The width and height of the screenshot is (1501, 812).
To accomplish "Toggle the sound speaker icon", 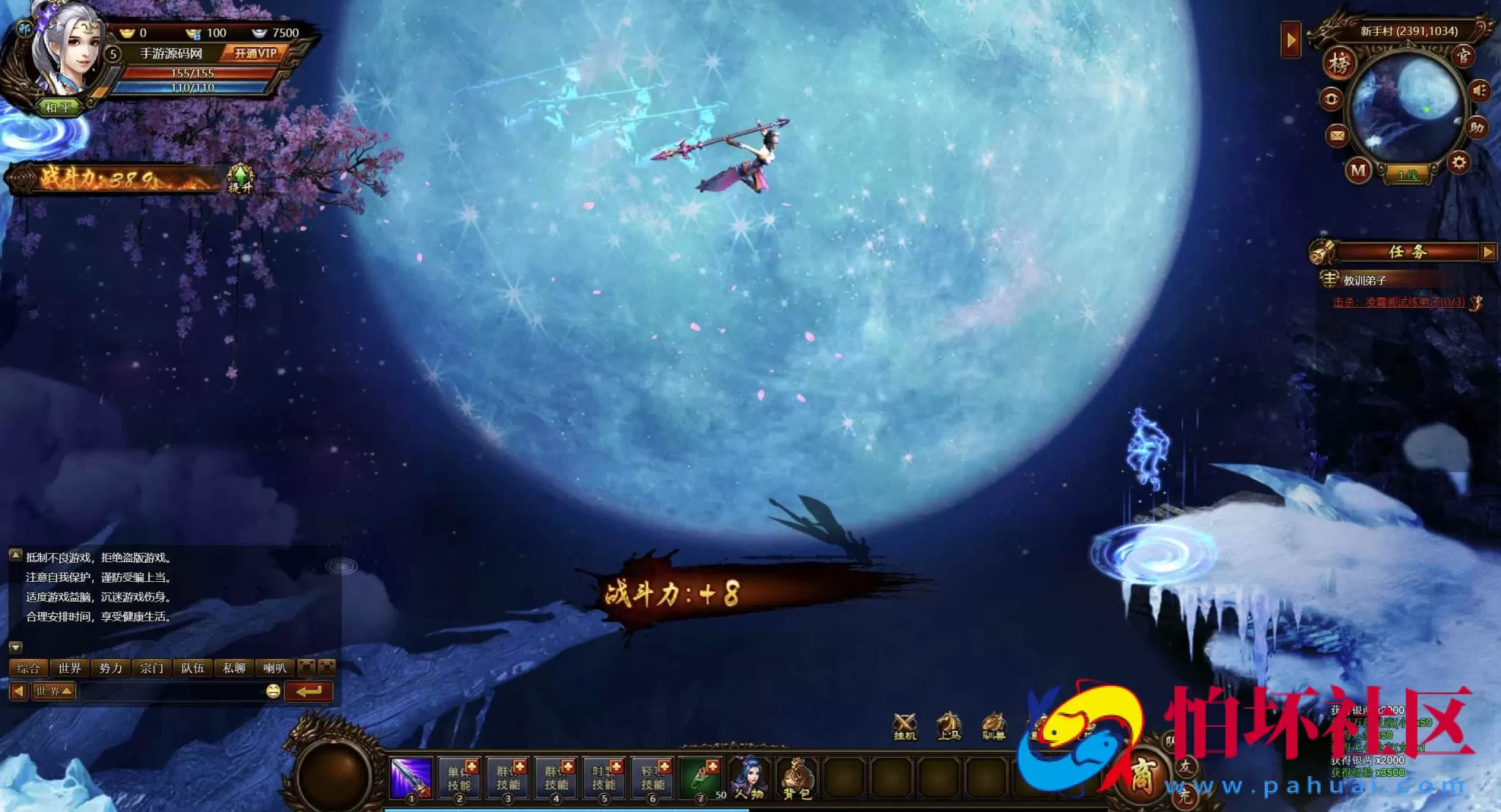I will click(x=1479, y=90).
